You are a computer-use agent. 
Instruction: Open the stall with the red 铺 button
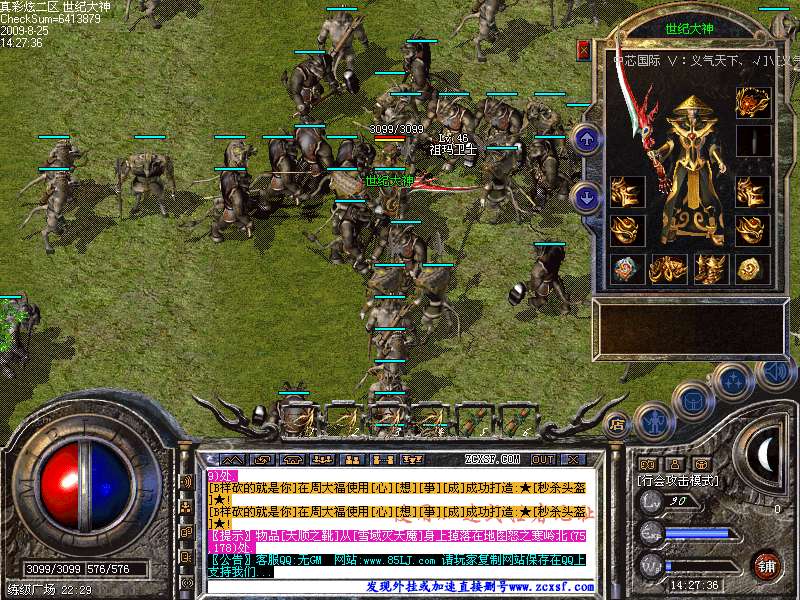[x=767, y=566]
